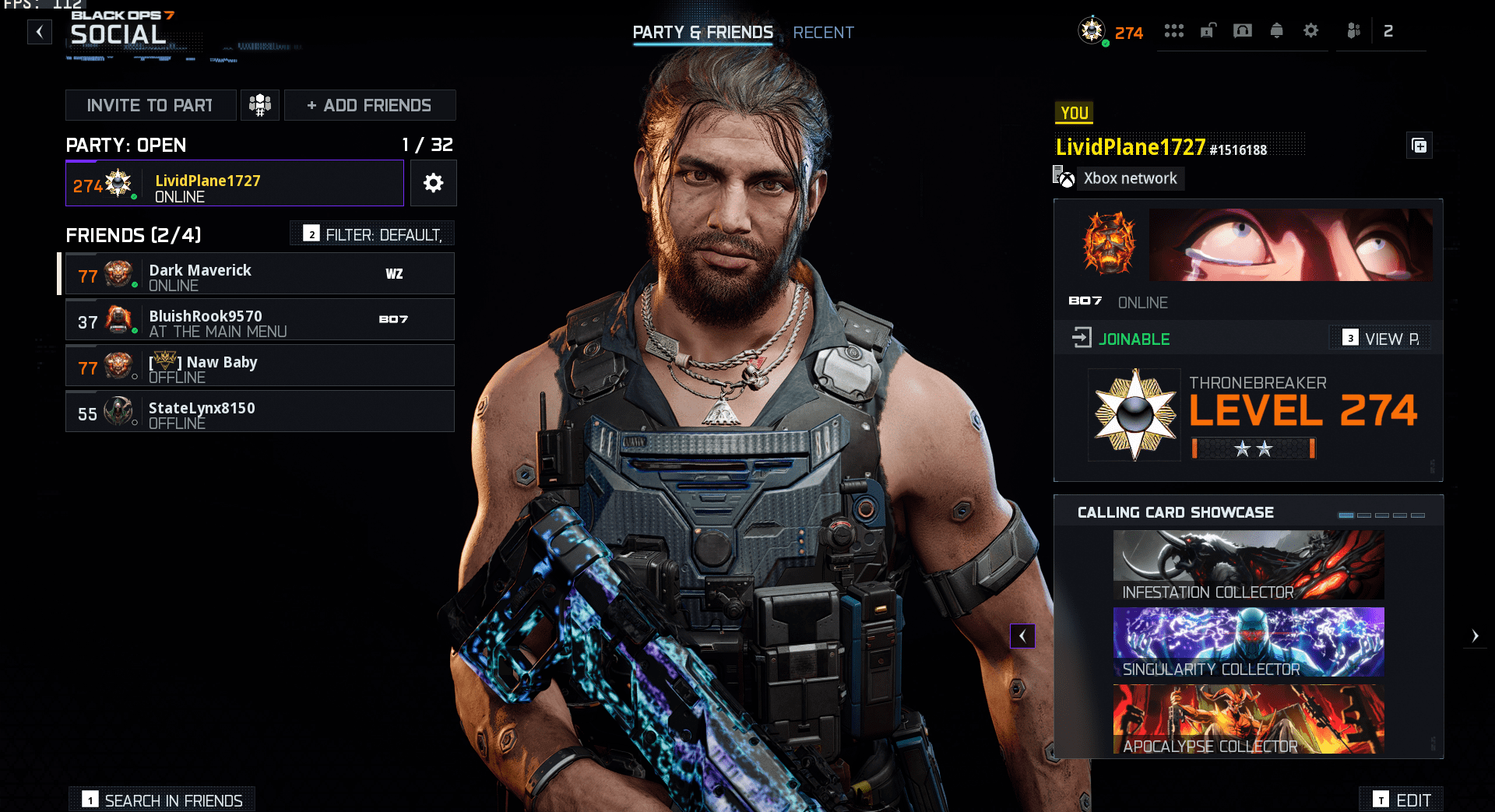1495x812 pixels.
Task: Select the PARTY & FRIENDS tab
Action: pos(702,33)
